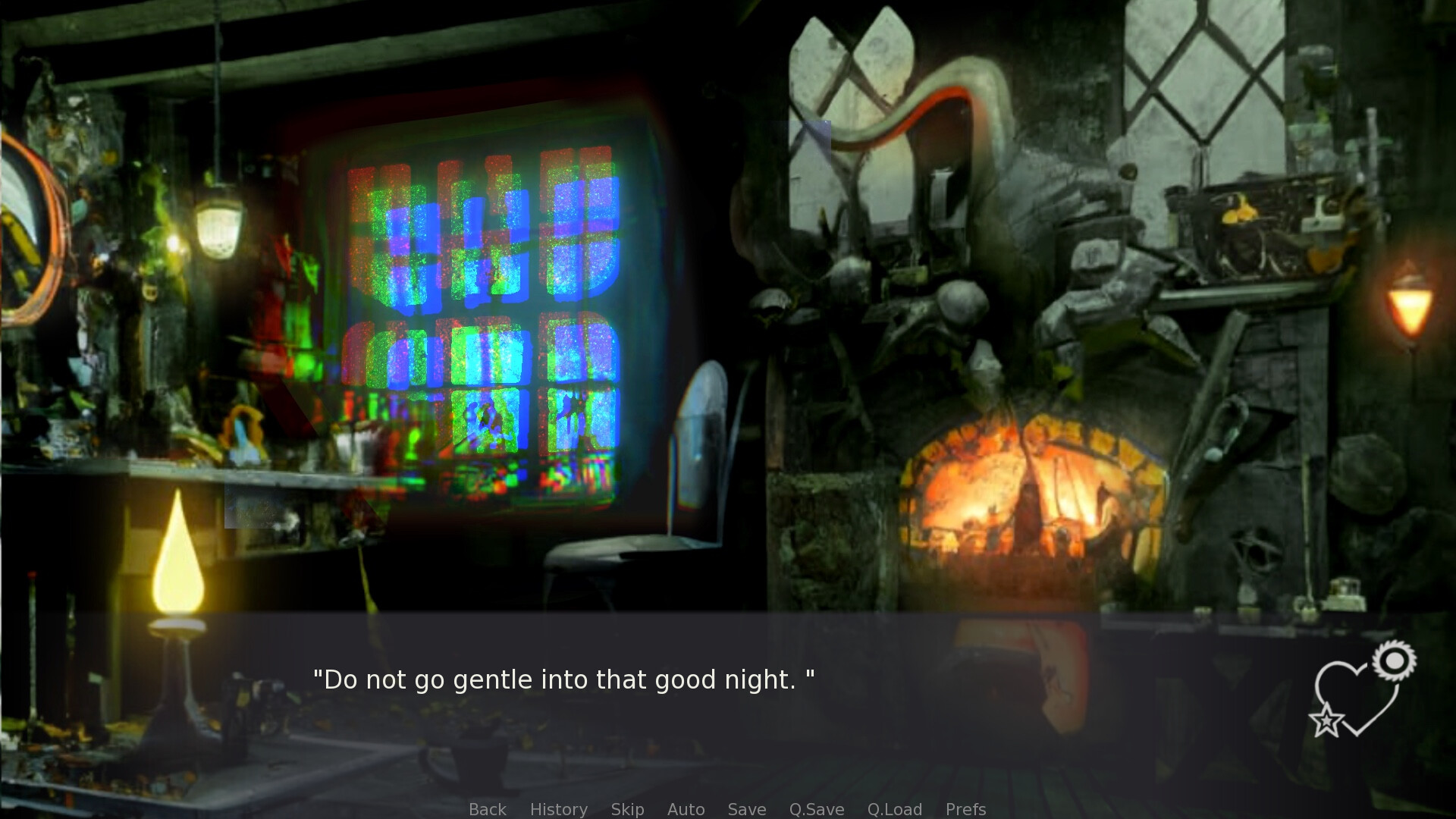Viewport: 1456px width, 819px height.
Task: Go back to the previous line
Action: point(487,809)
